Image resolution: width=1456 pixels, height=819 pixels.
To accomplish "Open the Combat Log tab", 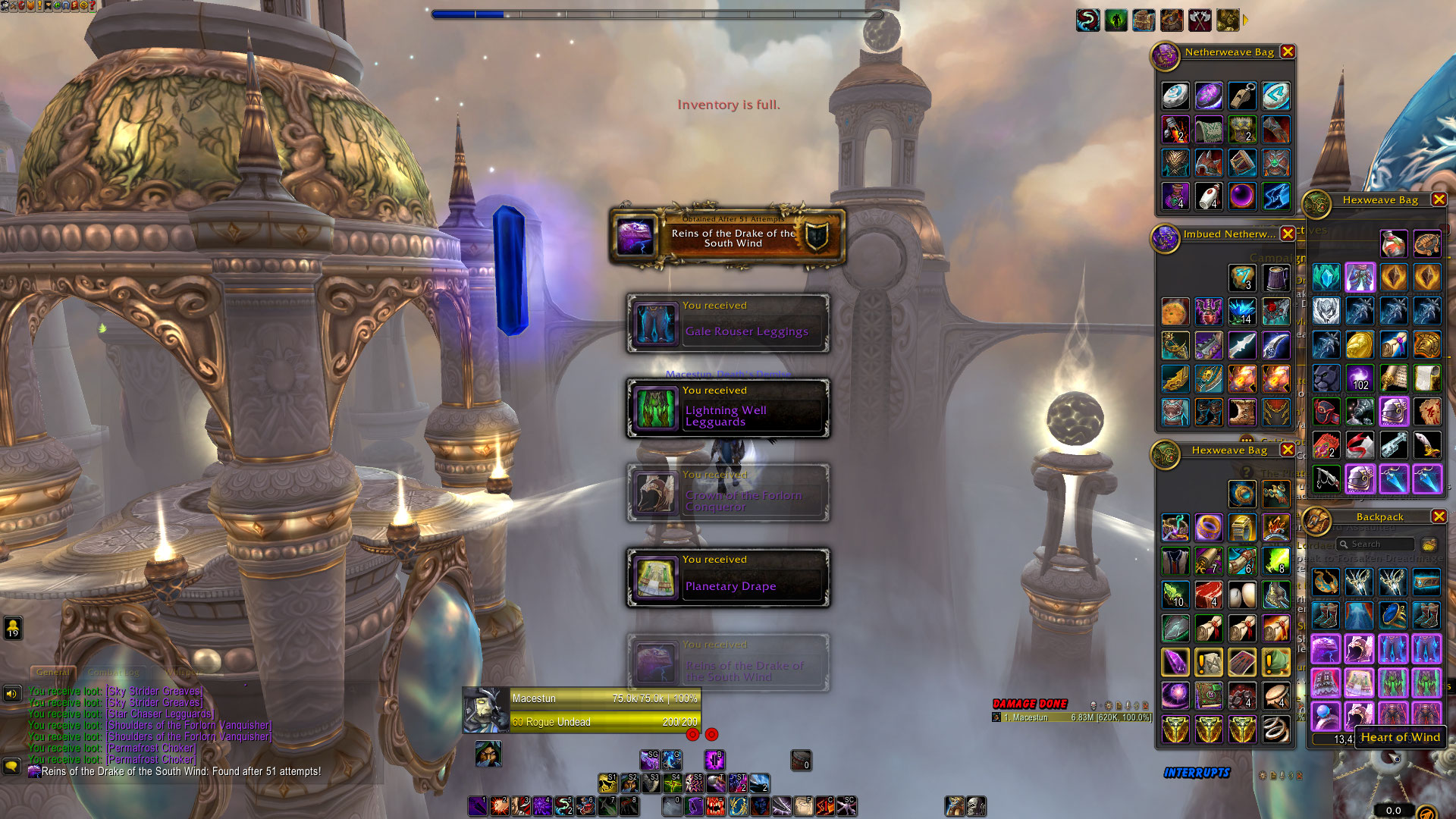I will pyautogui.click(x=114, y=672).
